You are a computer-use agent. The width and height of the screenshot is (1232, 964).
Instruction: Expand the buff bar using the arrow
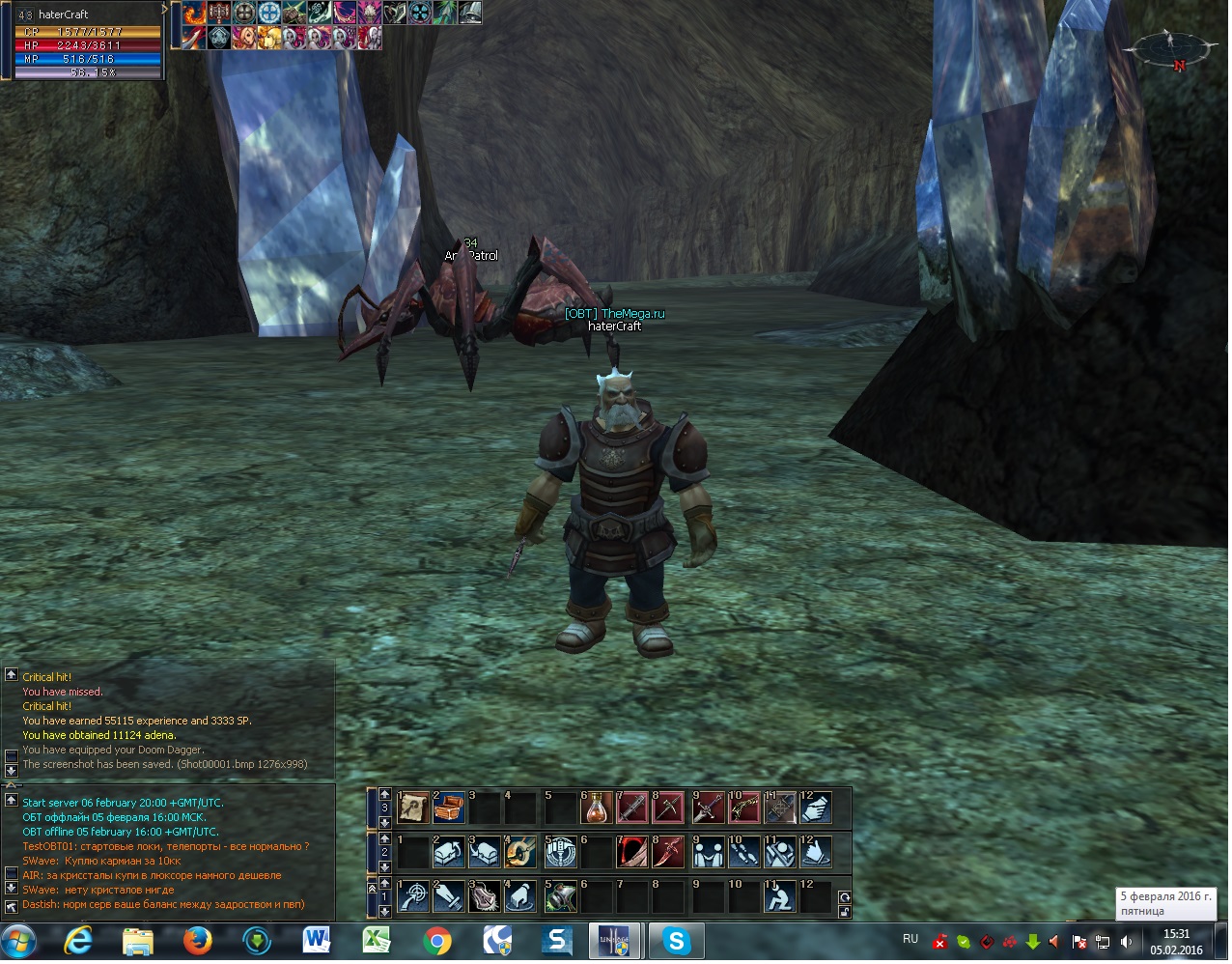point(165,10)
